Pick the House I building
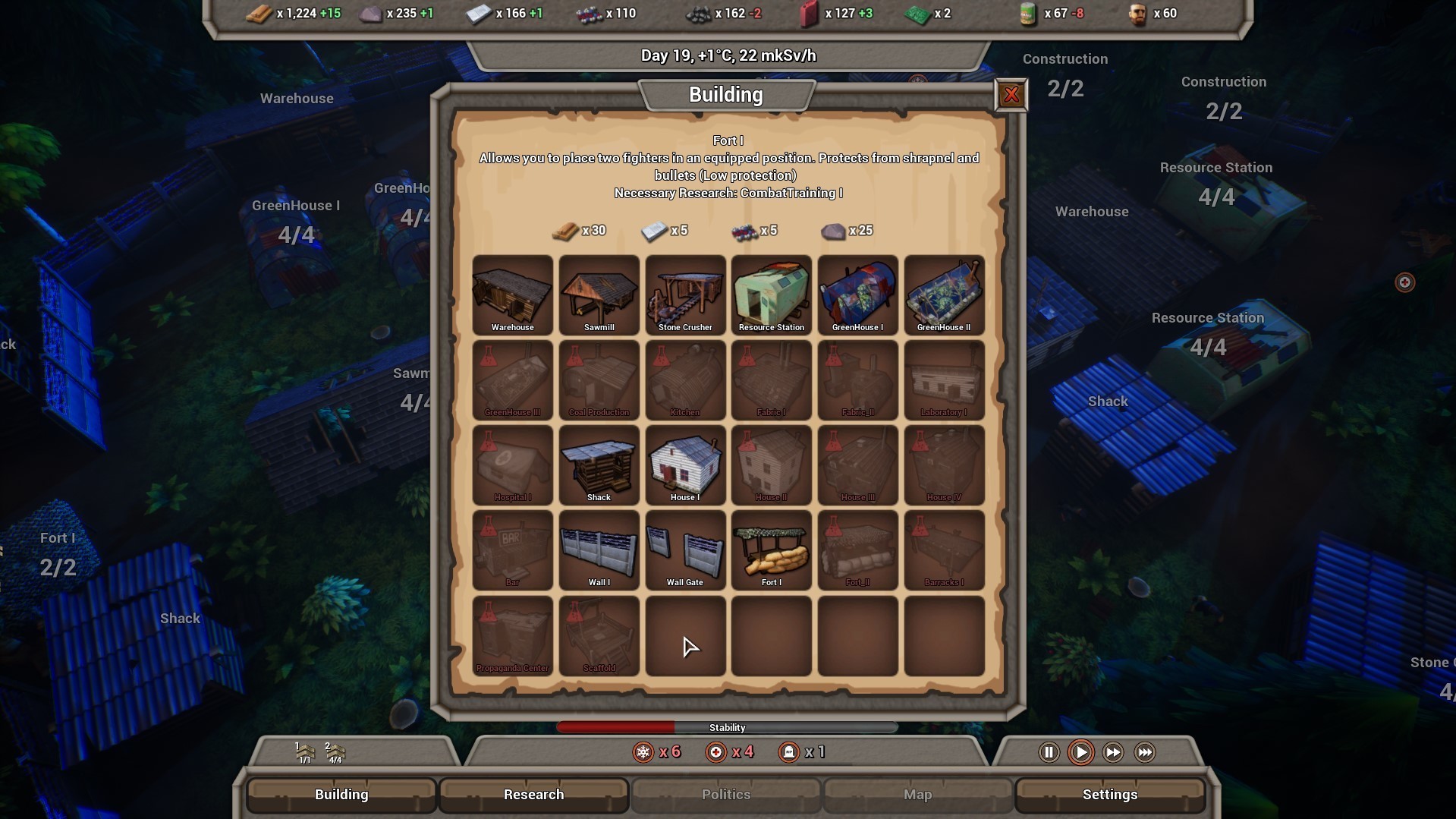The image size is (1456, 819). [685, 465]
